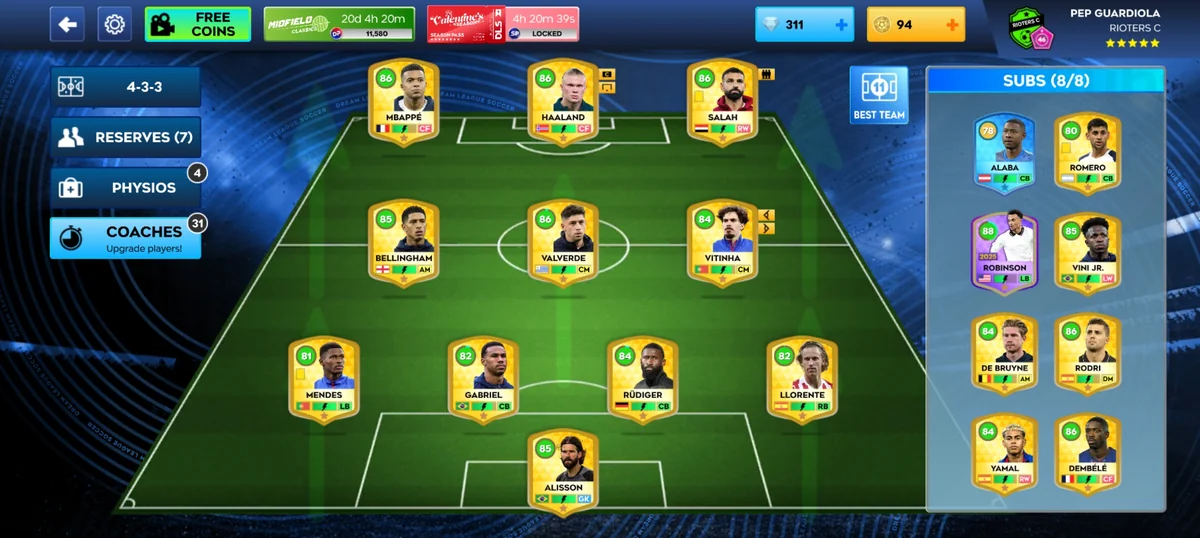Open the Midfield Classic event banner

339,24
